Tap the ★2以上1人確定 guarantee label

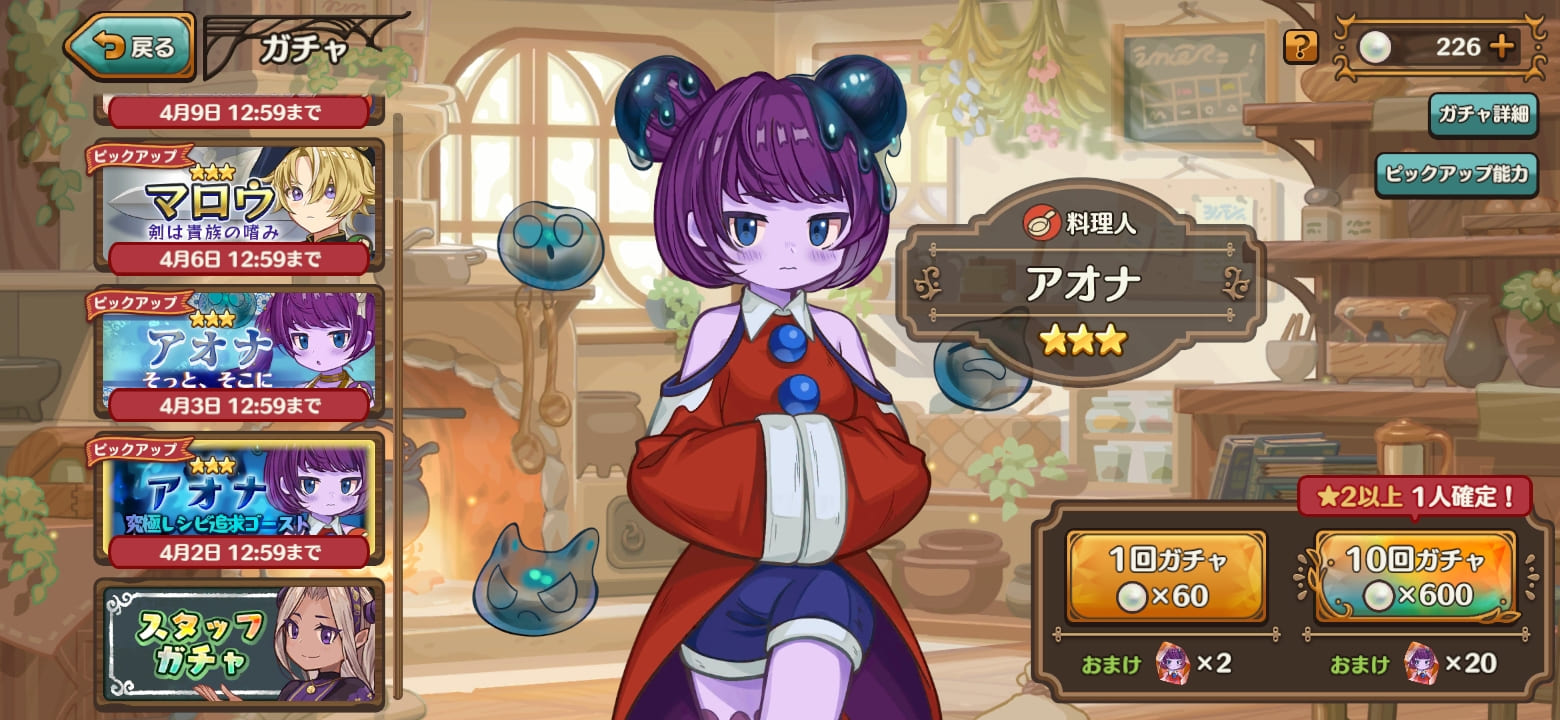(x=1417, y=495)
